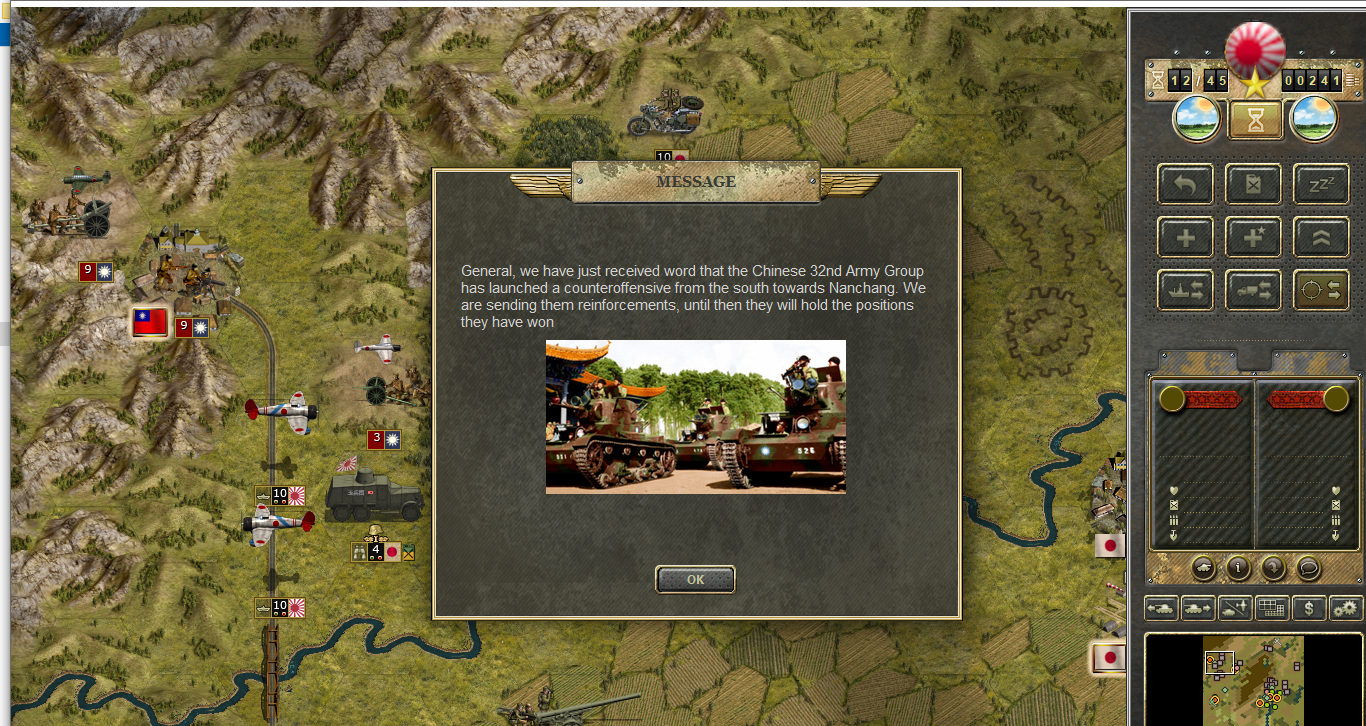Toggle the truck mount transport button

tap(1253, 290)
